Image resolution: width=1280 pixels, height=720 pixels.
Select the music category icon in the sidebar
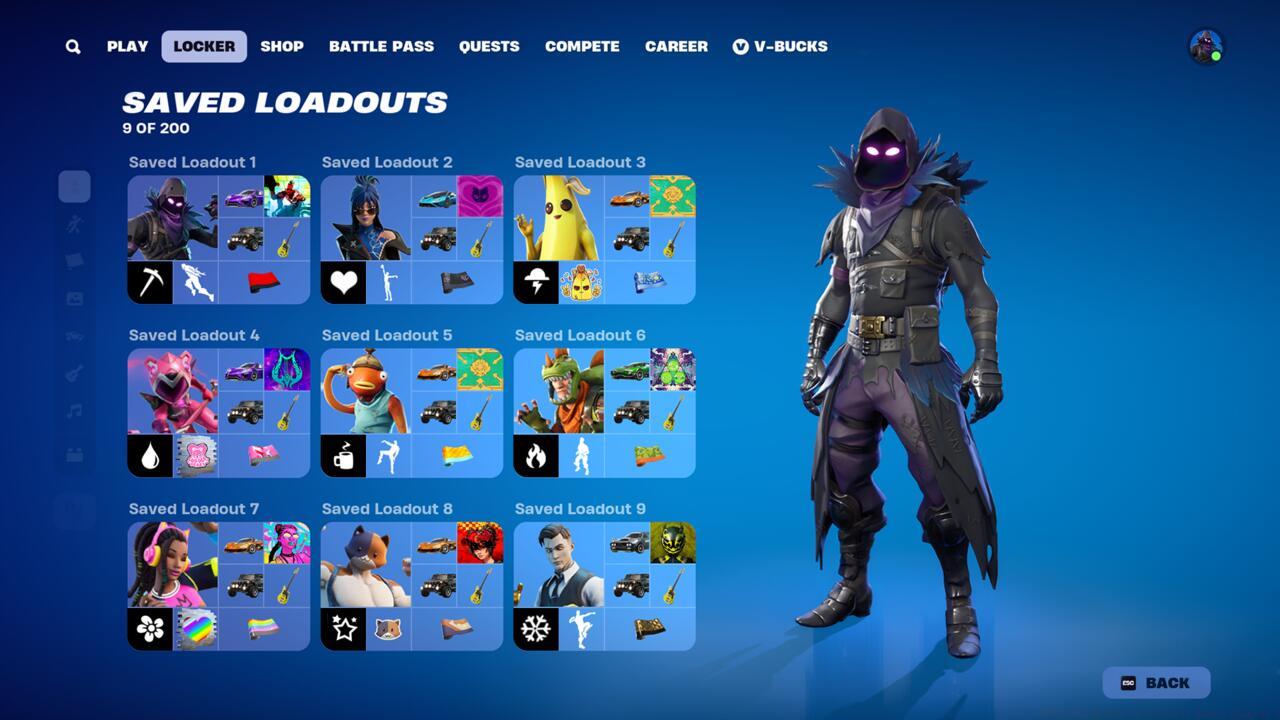click(74, 408)
